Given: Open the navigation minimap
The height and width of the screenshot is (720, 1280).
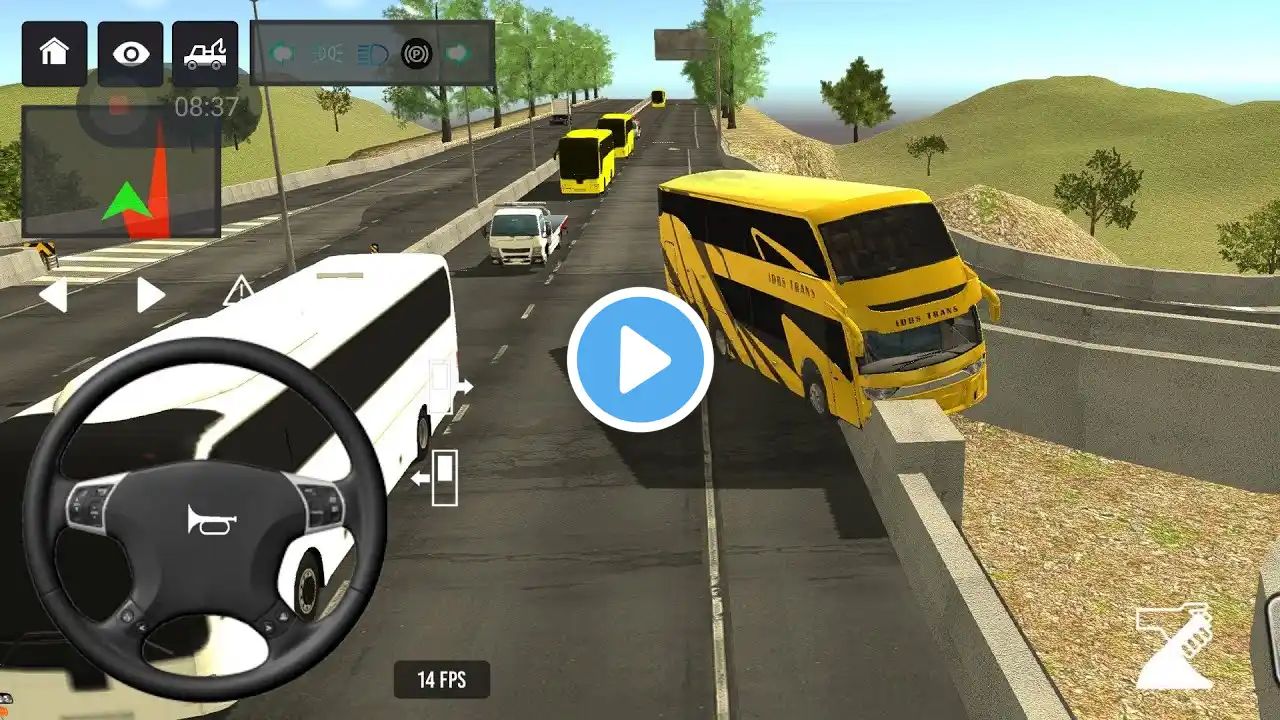Looking at the screenshot, I should (121, 171).
